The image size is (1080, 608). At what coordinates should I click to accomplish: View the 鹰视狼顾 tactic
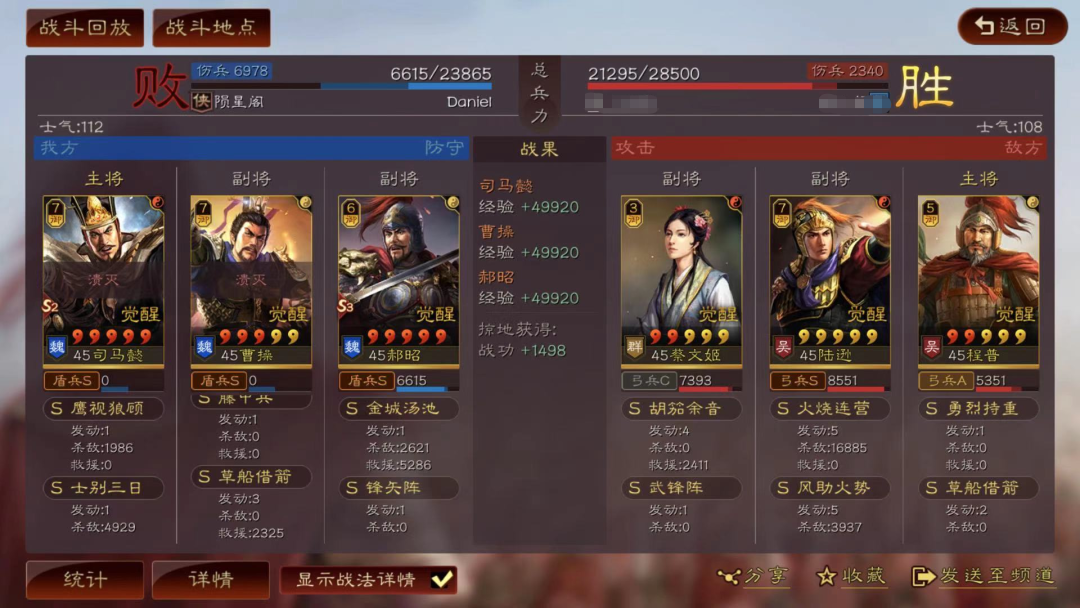click(104, 409)
